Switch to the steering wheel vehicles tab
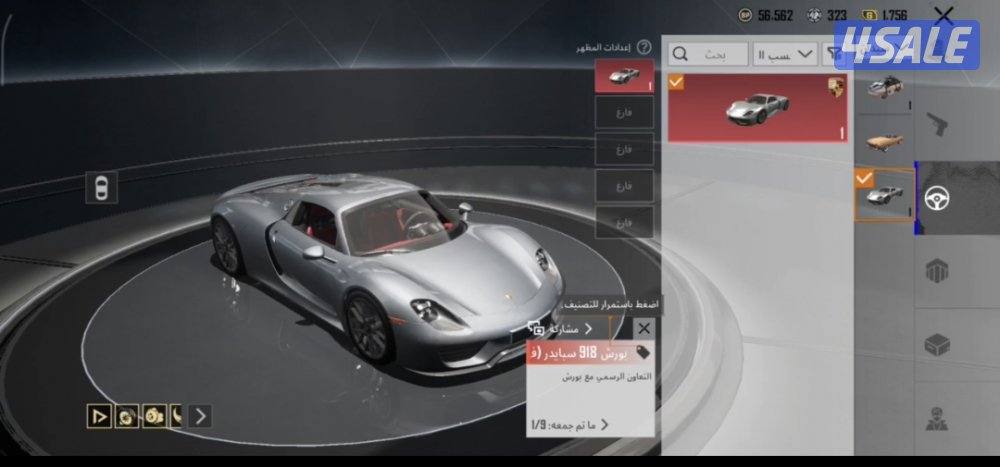Screen dimensions: 1000x467 pyautogui.click(x=937, y=197)
